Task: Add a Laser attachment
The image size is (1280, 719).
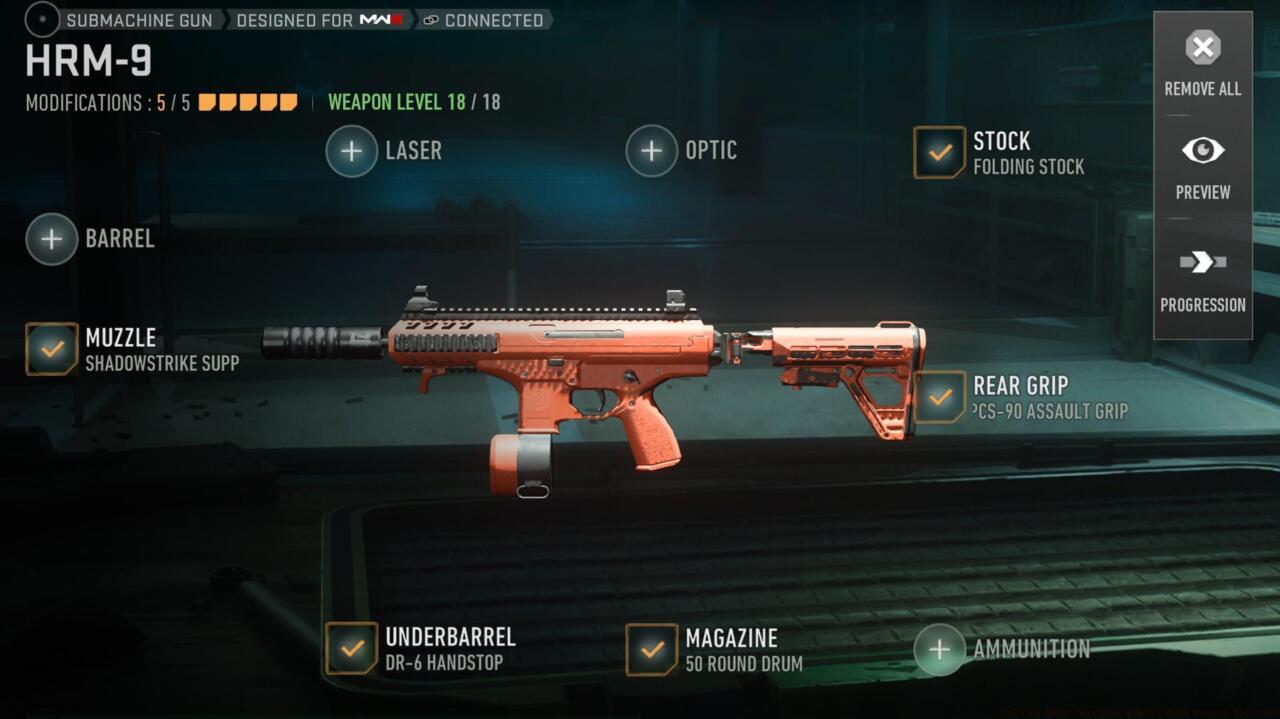Action: point(352,151)
